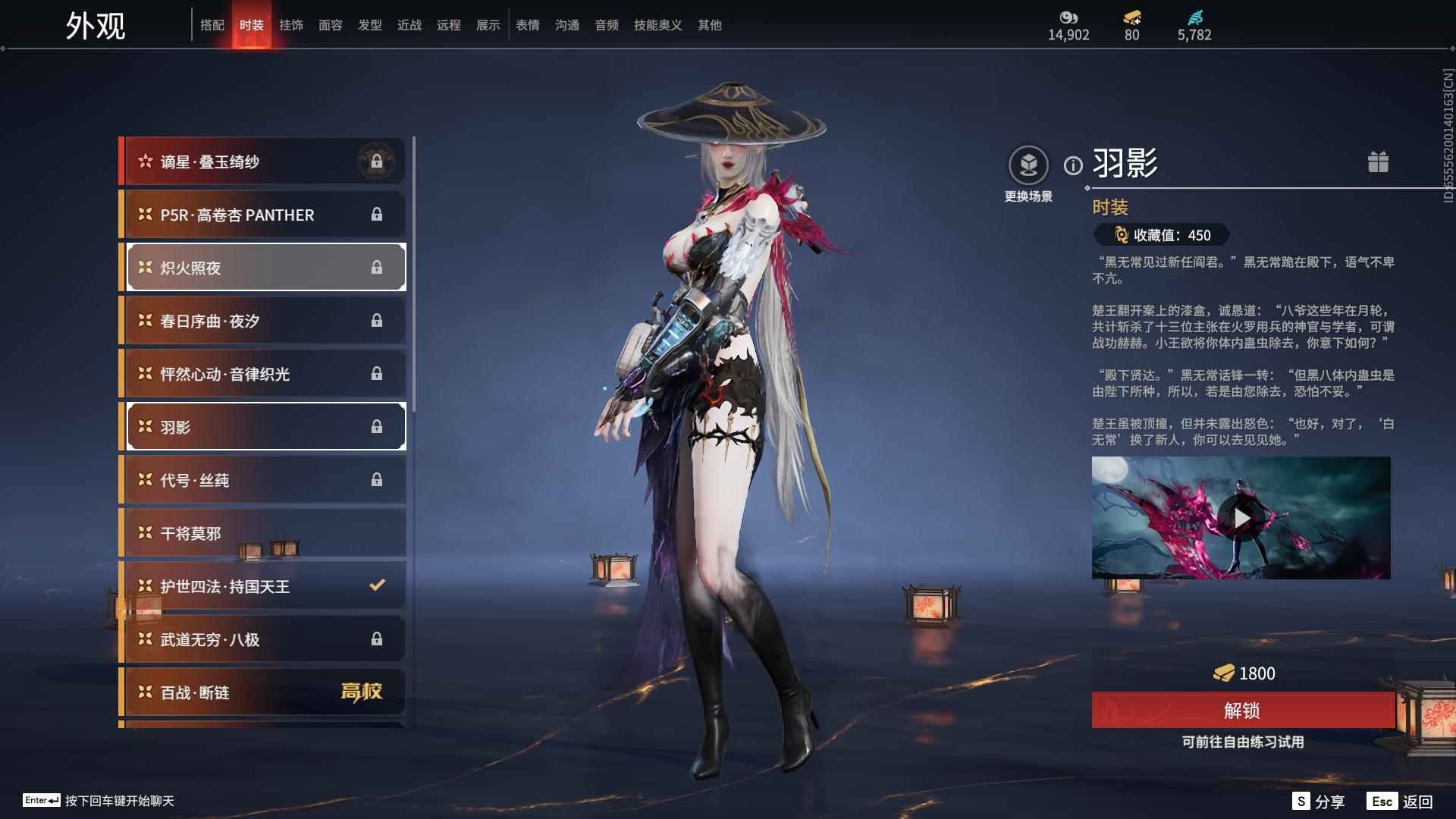Click the coin icon showing 14,902

click(x=1068, y=17)
